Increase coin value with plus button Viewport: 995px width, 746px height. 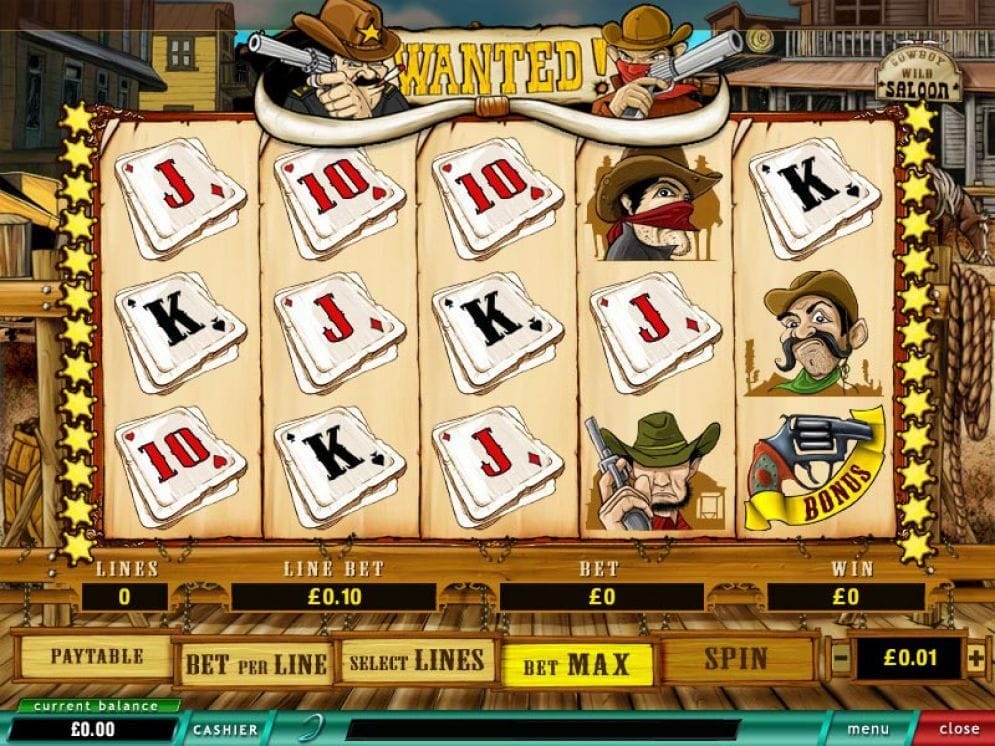975,658
